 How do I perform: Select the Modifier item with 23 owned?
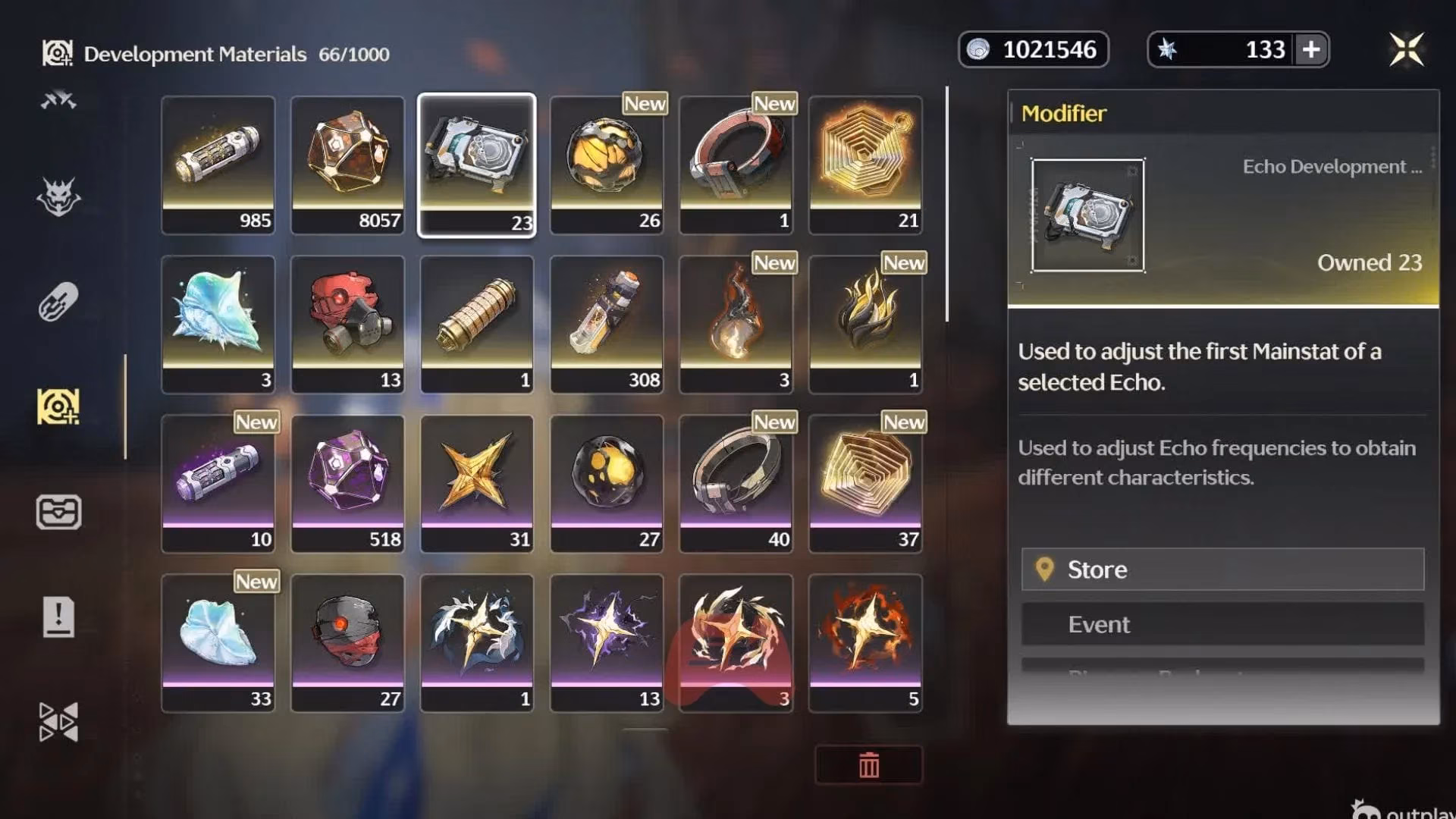point(477,165)
